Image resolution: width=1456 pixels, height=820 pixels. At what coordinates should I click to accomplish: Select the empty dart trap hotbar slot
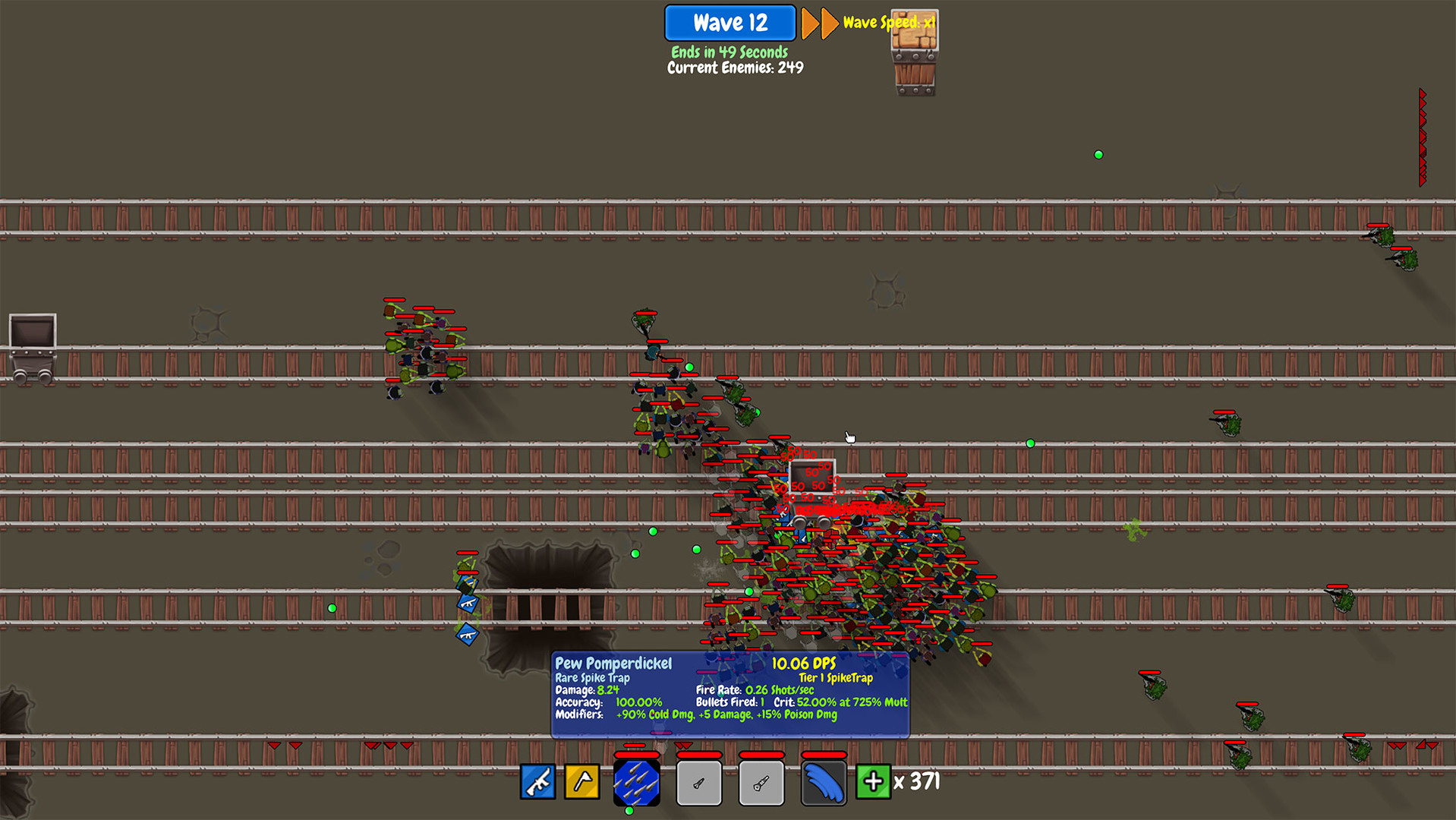699,783
